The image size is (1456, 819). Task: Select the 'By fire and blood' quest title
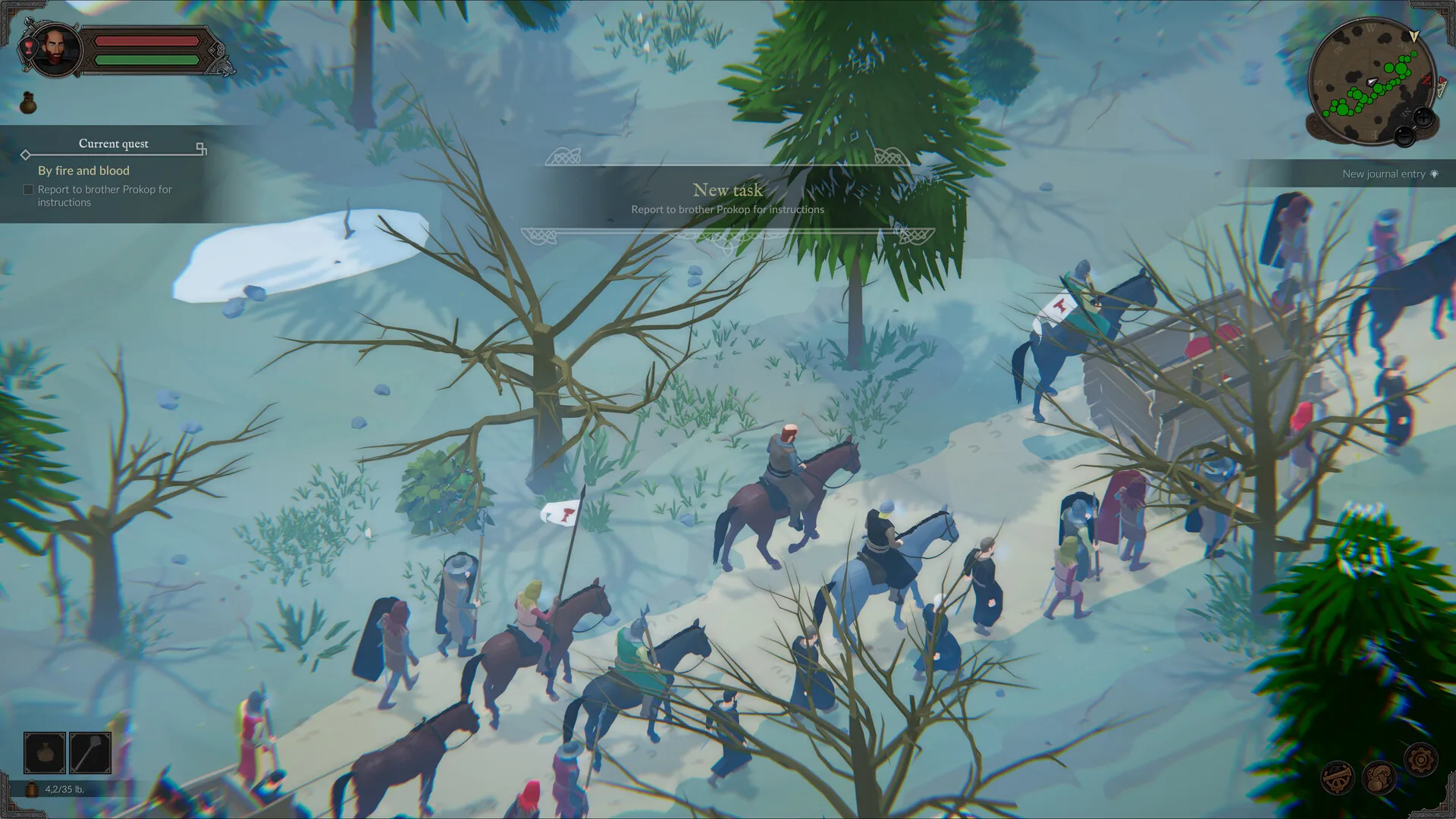[x=83, y=171]
